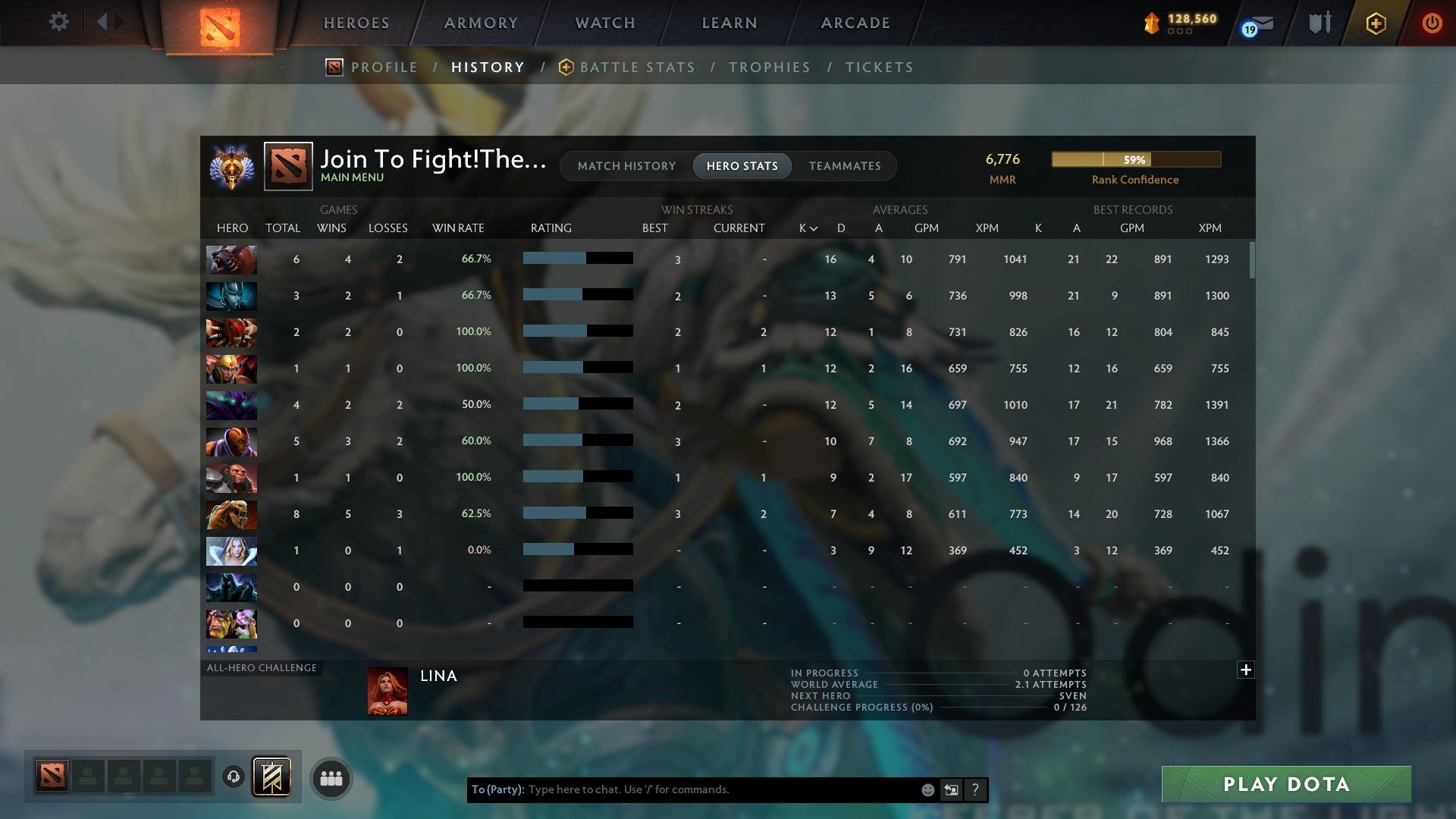Open the in-game settings gear
Screen dimensions: 1456x819
(59, 22)
